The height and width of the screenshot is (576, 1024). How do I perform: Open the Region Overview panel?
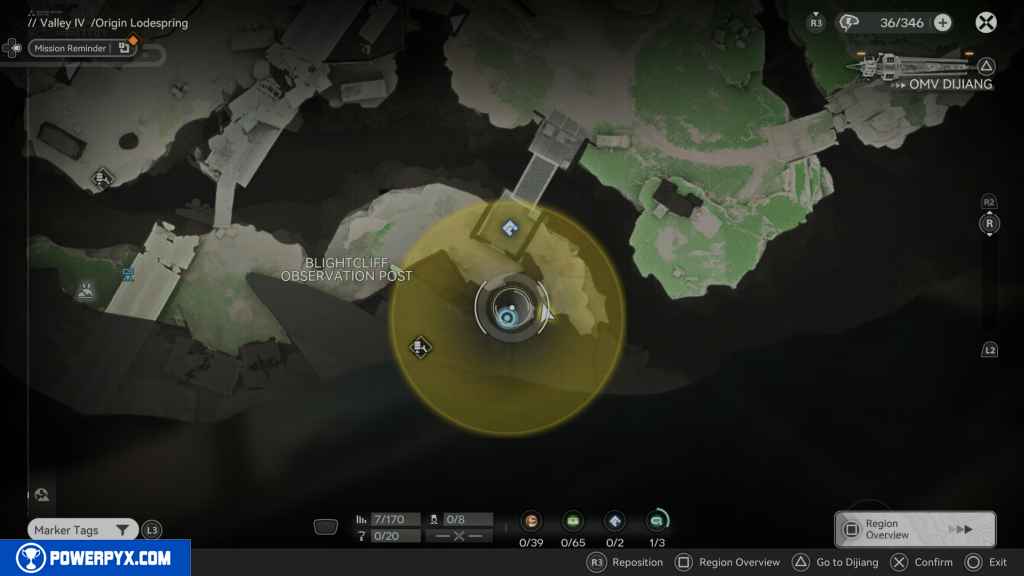point(914,529)
